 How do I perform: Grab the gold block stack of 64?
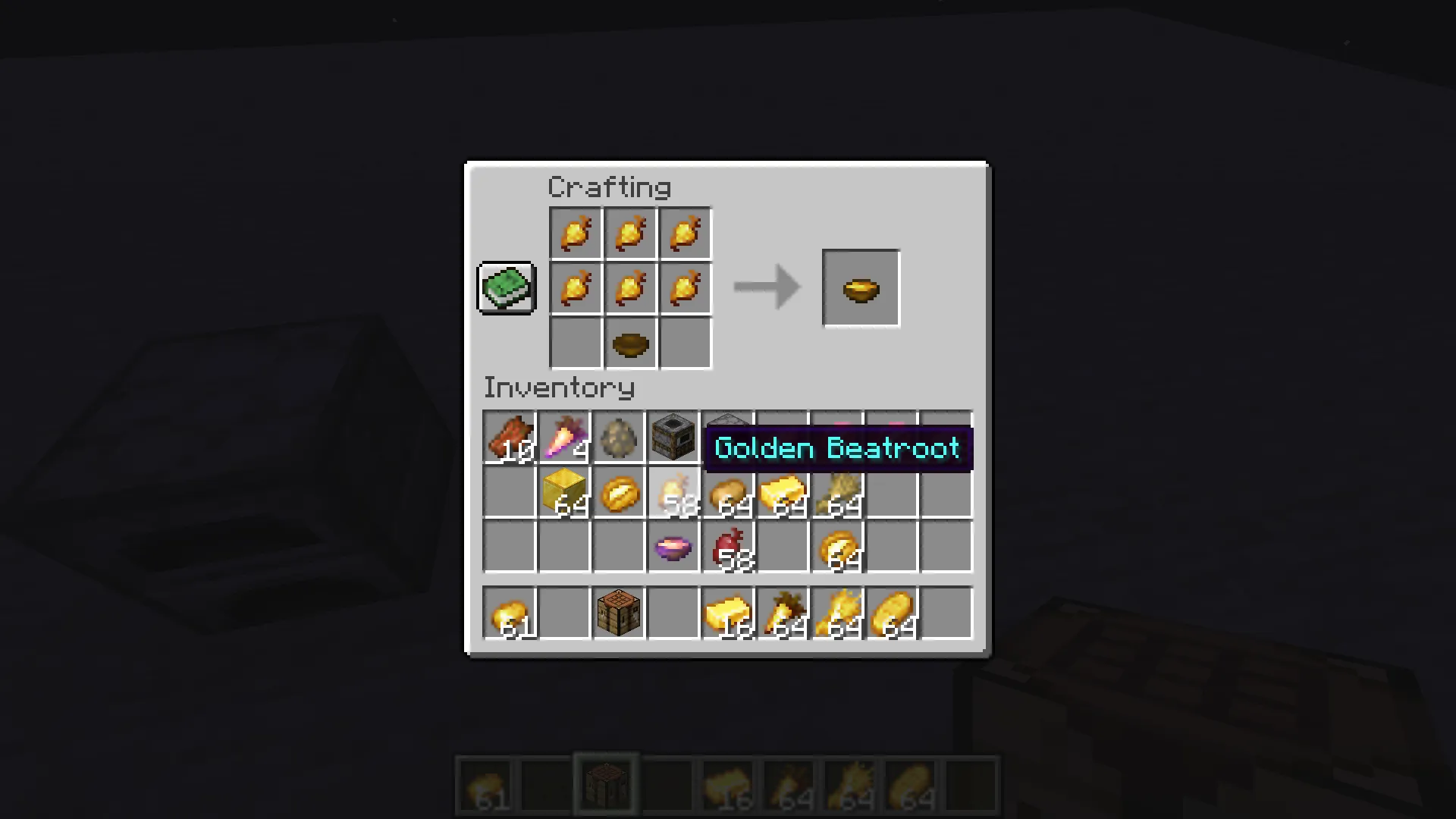point(563,493)
